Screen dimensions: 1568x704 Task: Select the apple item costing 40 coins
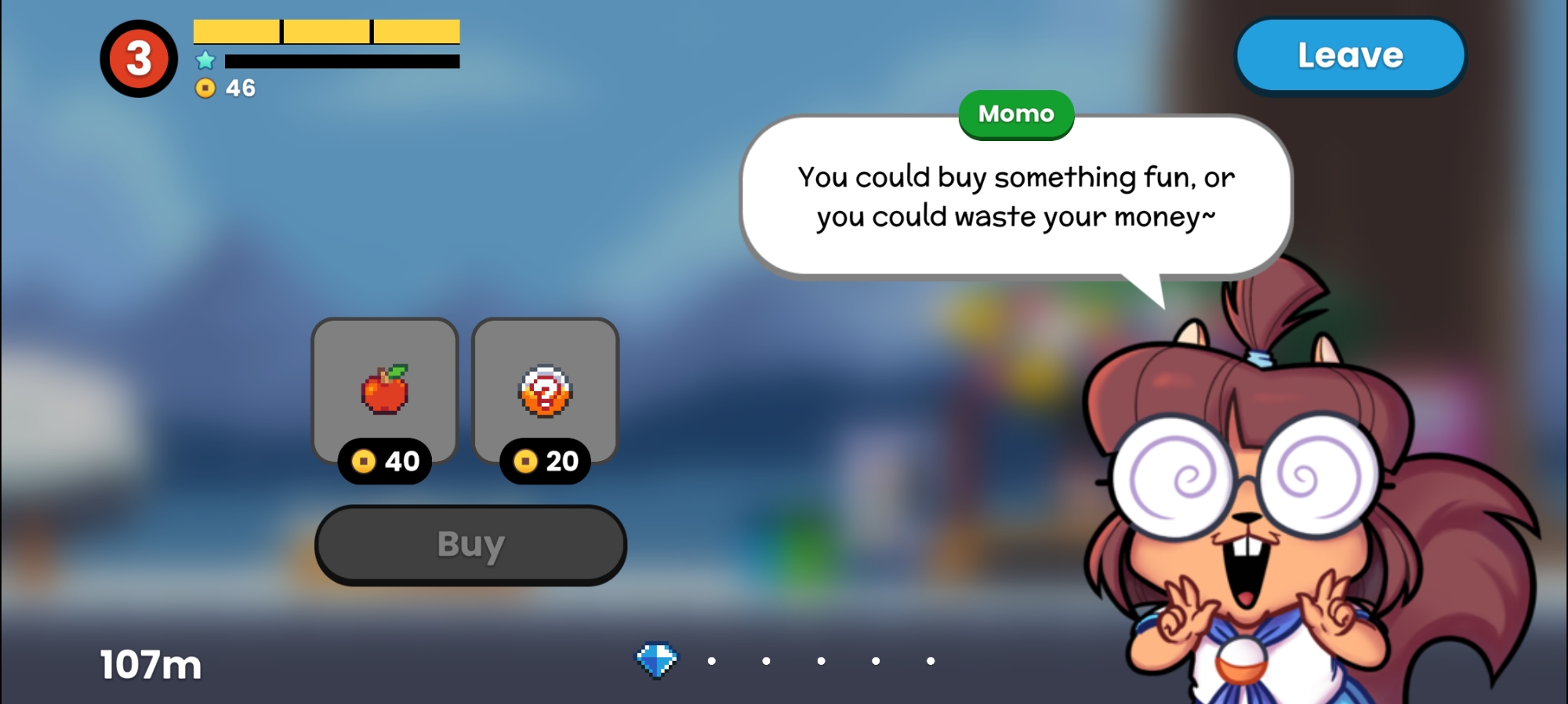[385, 391]
